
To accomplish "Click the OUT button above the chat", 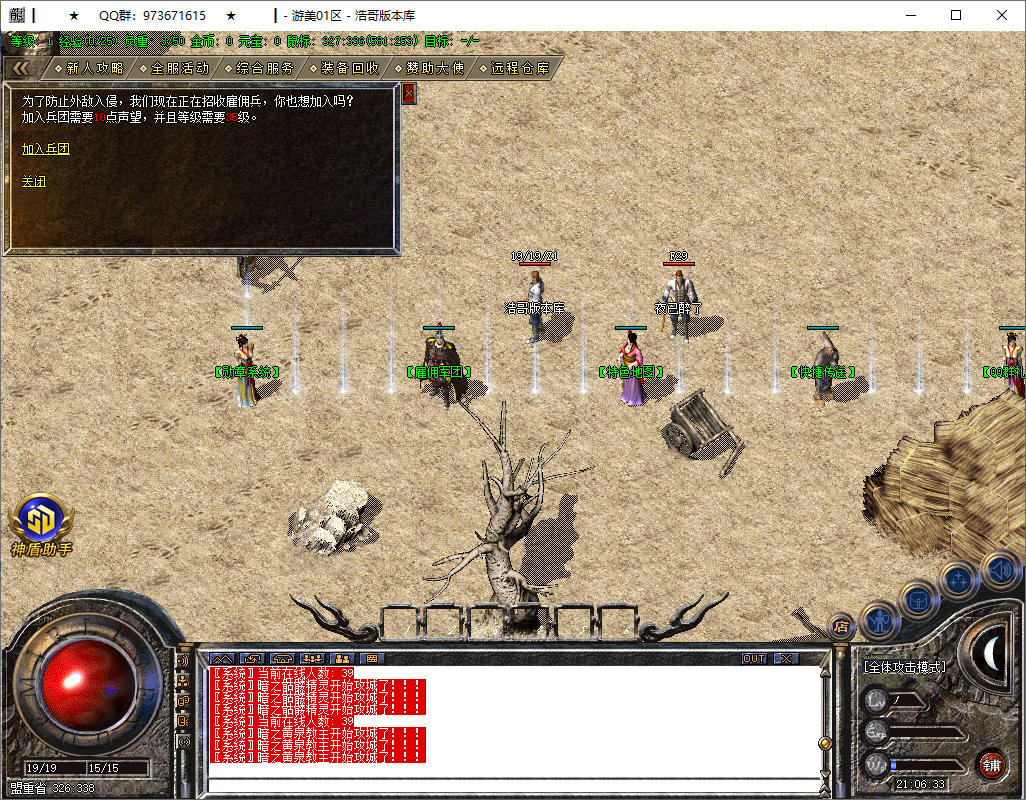I will (x=754, y=659).
